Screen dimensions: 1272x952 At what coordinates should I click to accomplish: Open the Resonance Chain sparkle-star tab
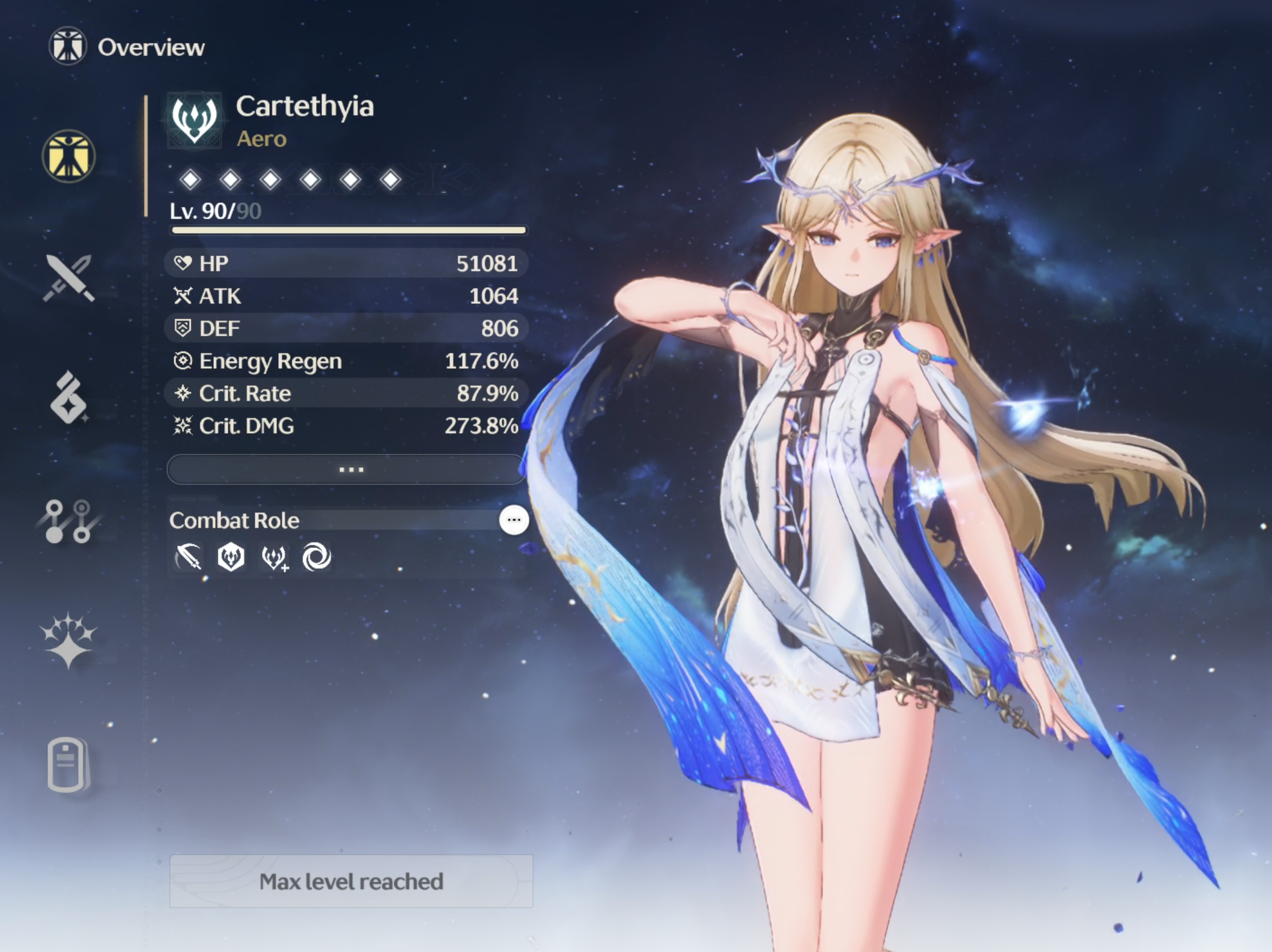coord(68,640)
